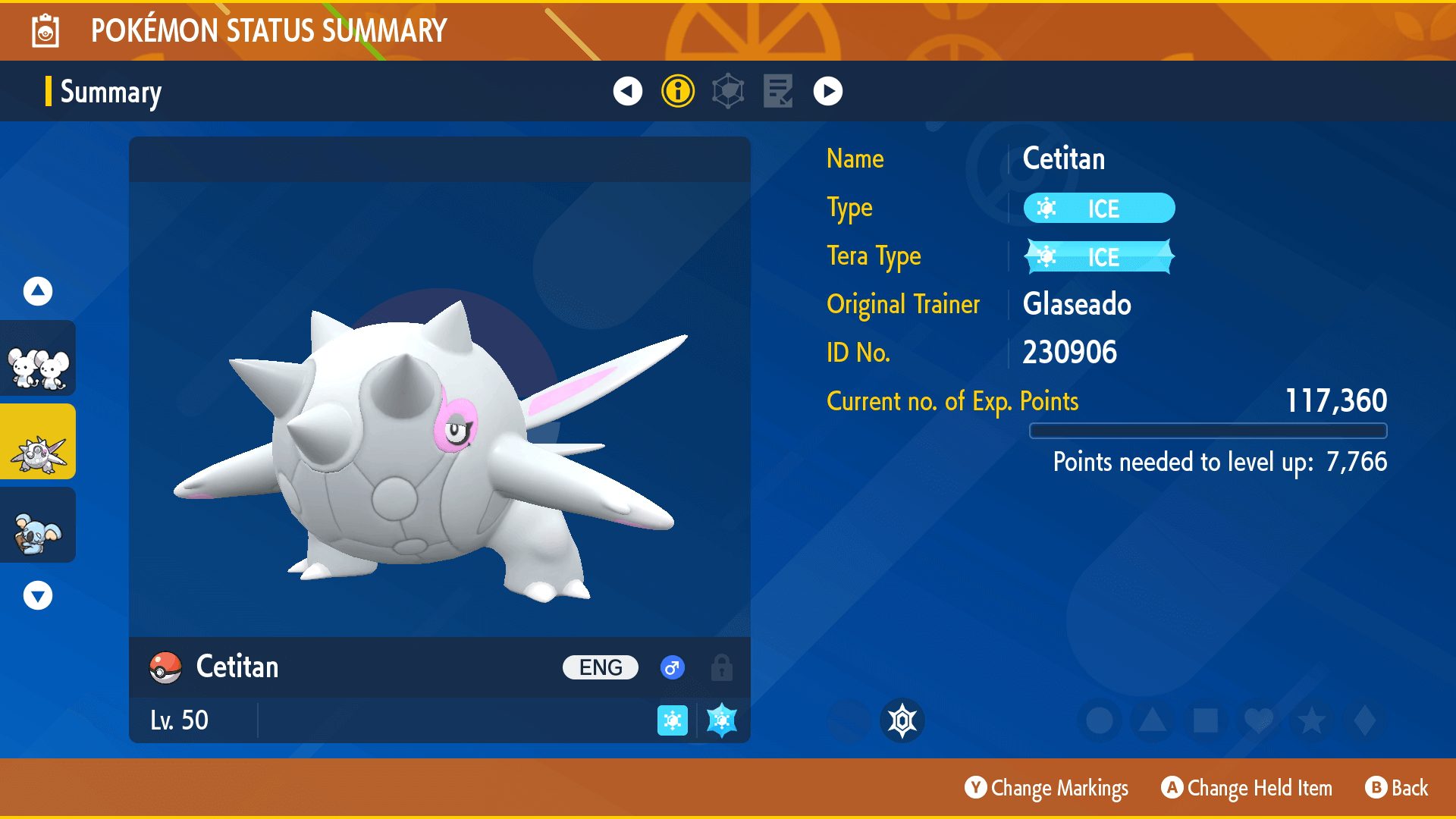Screen dimensions: 1456x819
Task: Go to the previous summary page arrow
Action: 627,91
